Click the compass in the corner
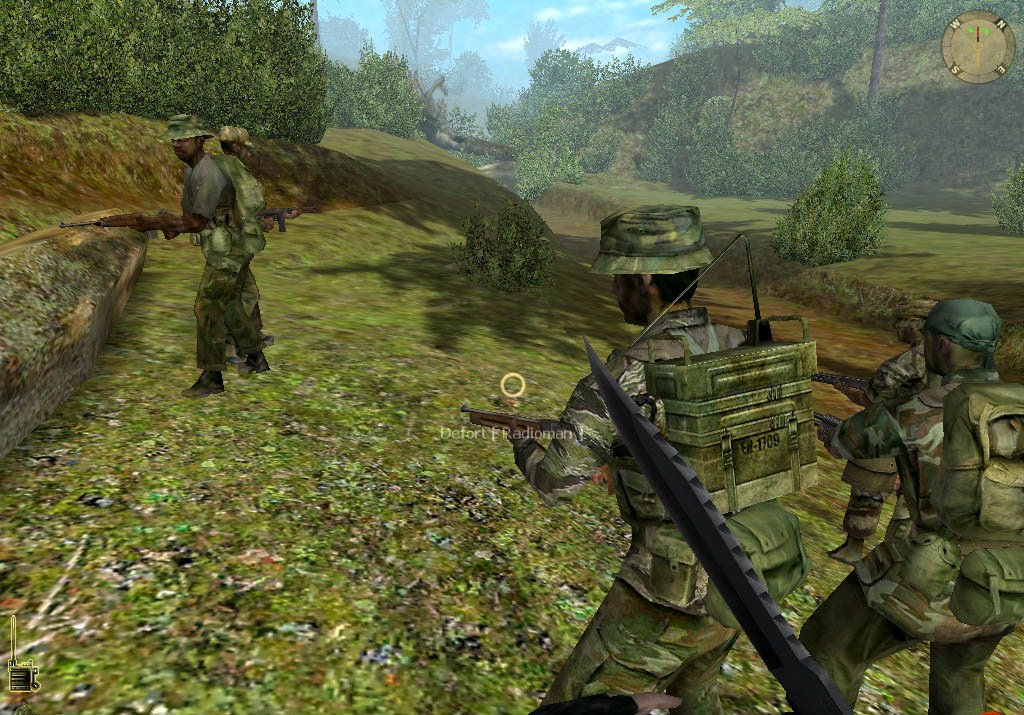This screenshot has height=715, width=1024. (x=977, y=46)
